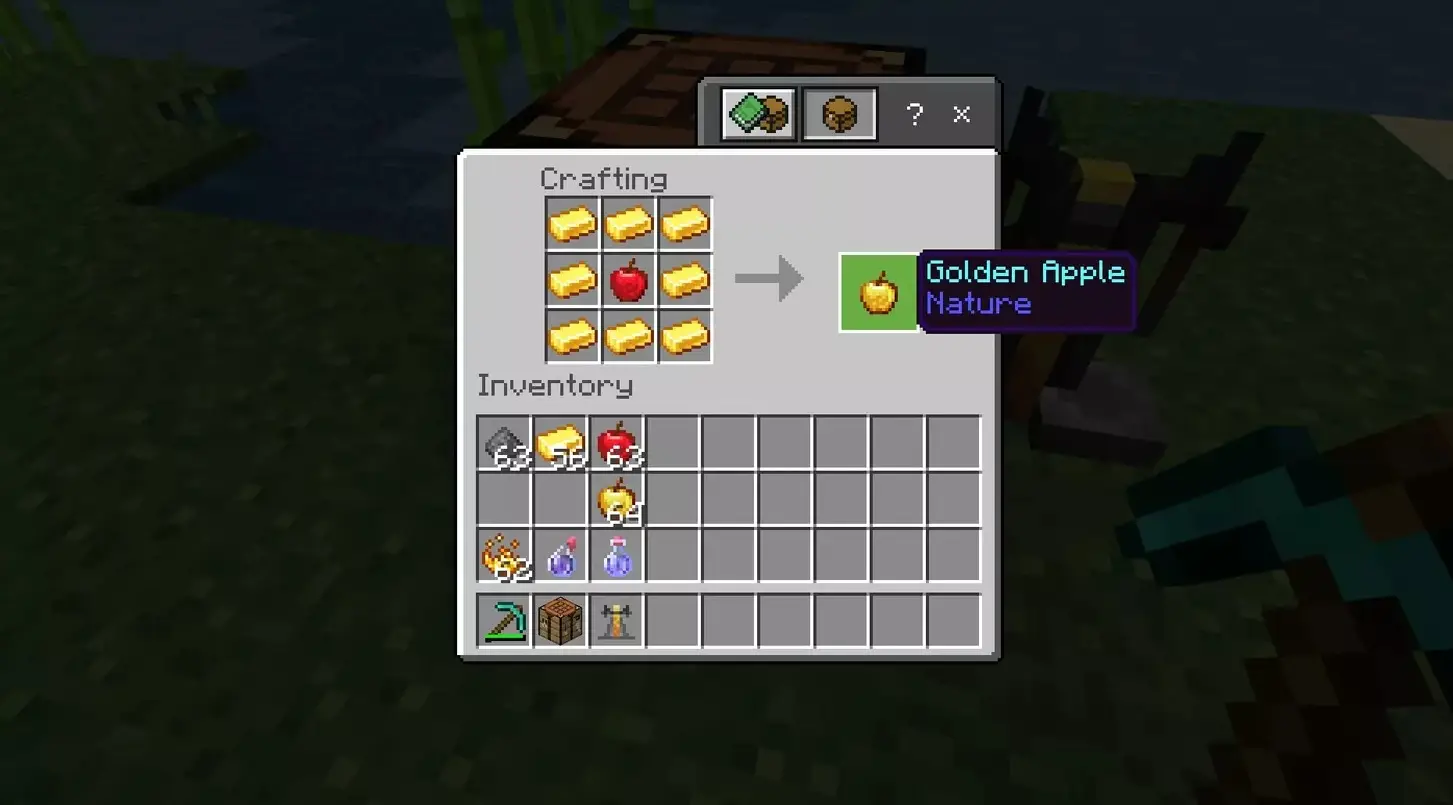Viewport: 1453px width, 805px height.
Task: Switch to the recipe book and chest tab
Action: [x=759, y=114]
